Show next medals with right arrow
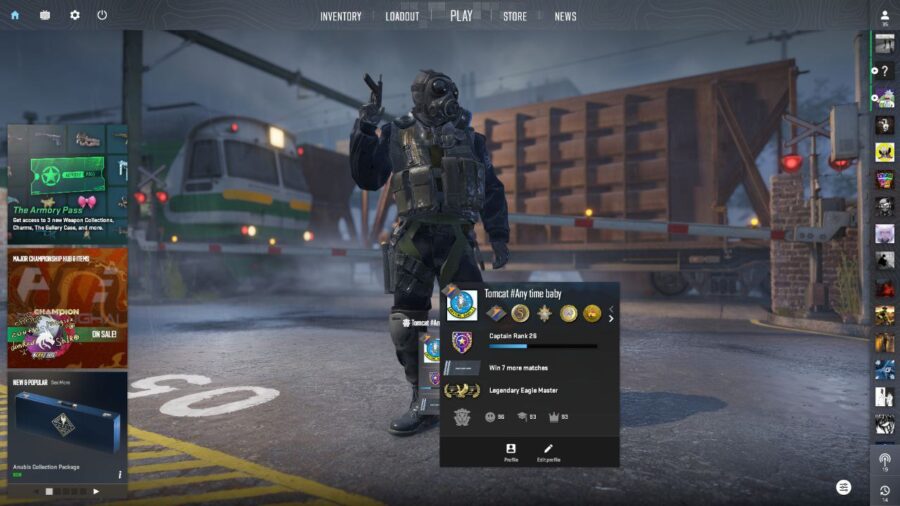Screen dimensions: 900x506 611,318
